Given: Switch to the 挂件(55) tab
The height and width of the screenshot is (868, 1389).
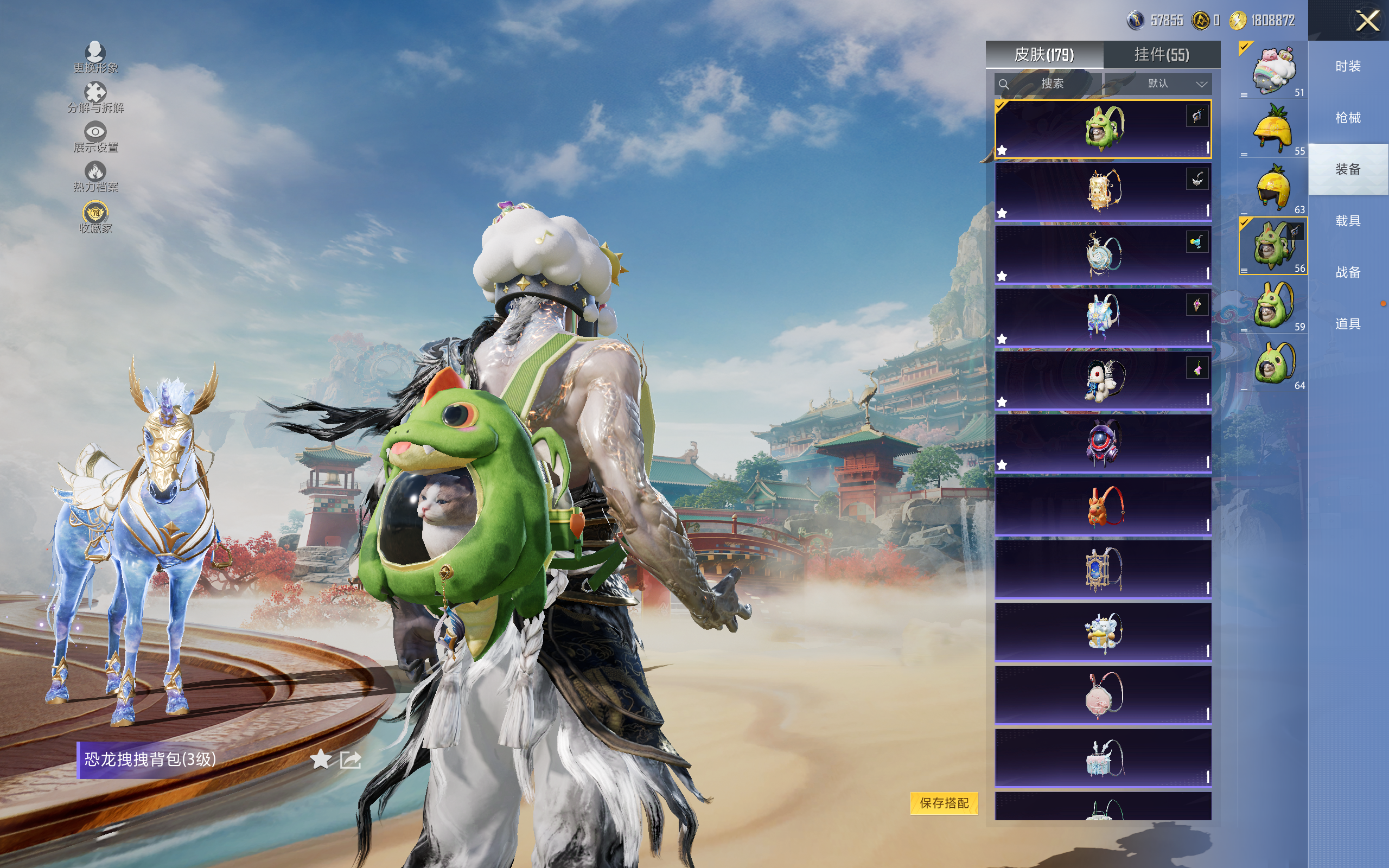Looking at the screenshot, I should click(x=1161, y=55).
